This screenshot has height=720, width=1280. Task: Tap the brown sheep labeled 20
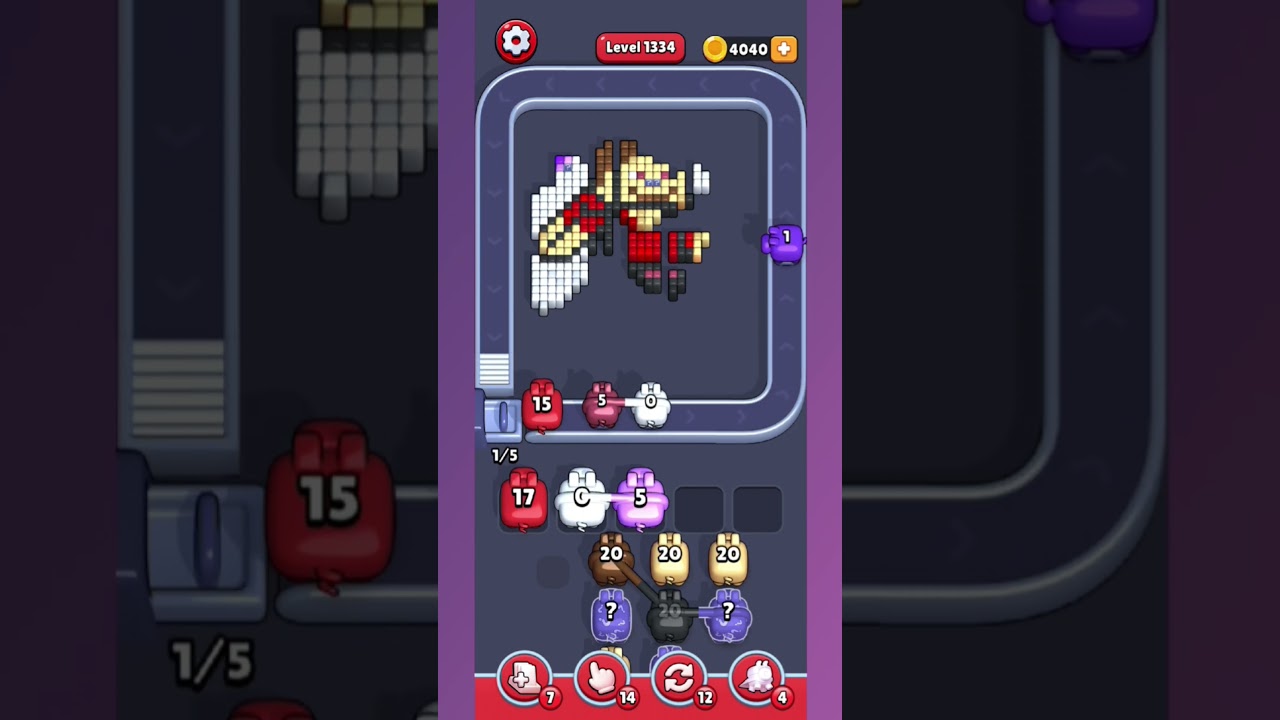coord(611,557)
